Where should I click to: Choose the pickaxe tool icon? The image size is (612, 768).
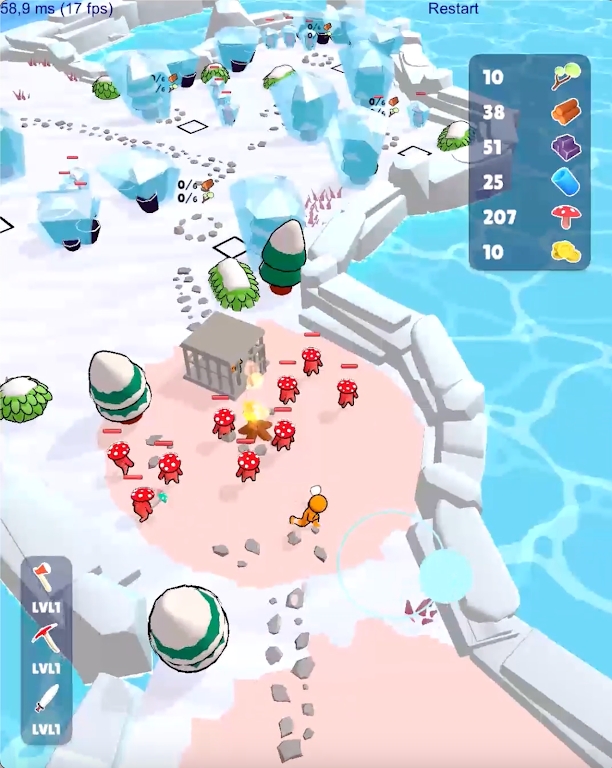pyautogui.click(x=47, y=636)
